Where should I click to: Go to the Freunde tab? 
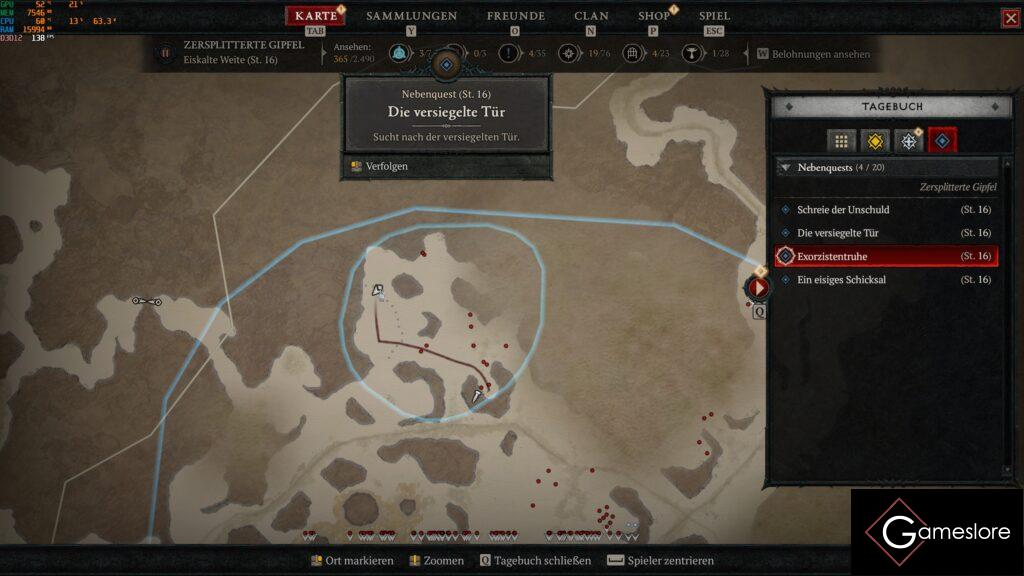(515, 16)
